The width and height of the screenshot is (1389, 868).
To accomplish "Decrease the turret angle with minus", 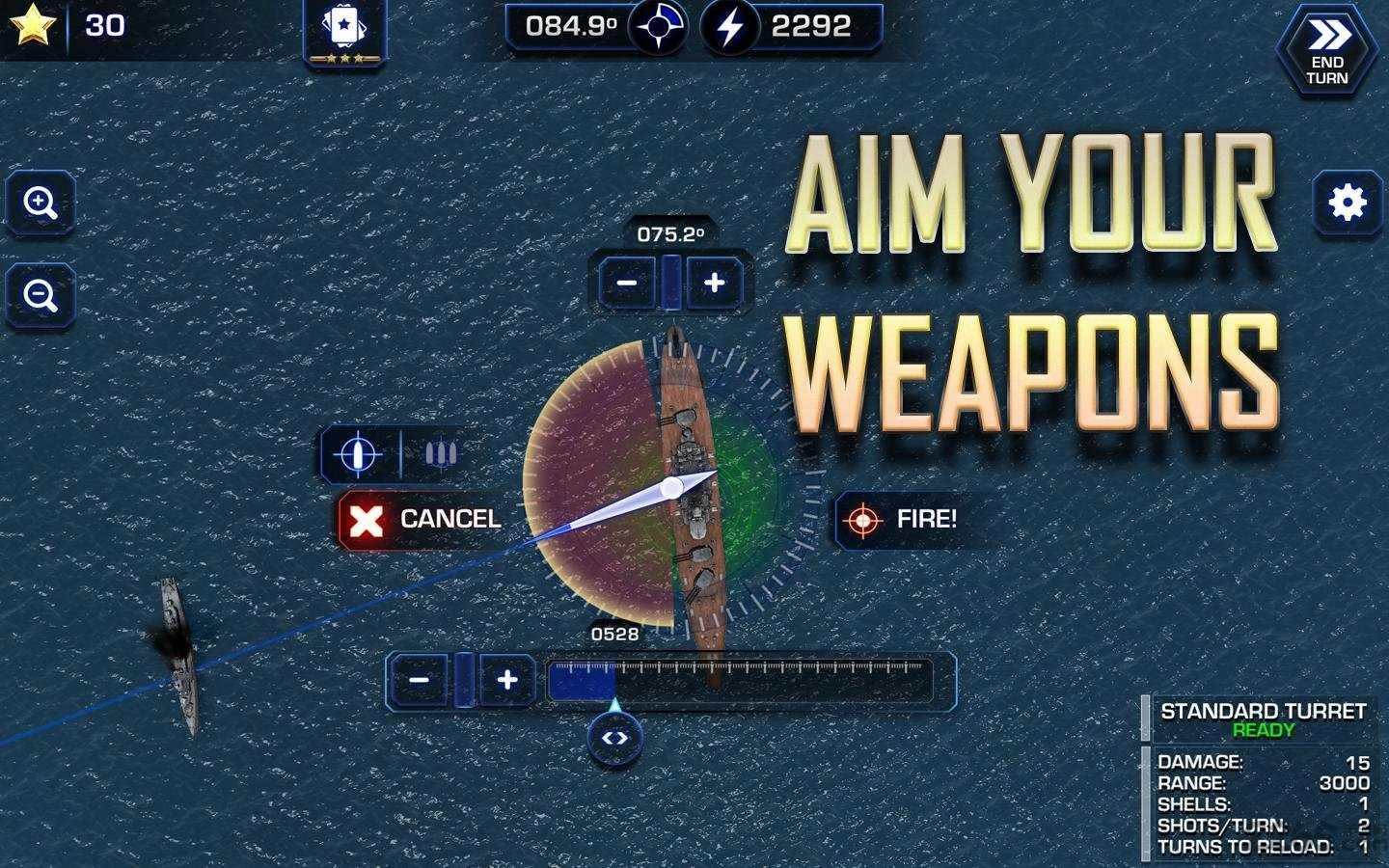I will click(x=627, y=283).
